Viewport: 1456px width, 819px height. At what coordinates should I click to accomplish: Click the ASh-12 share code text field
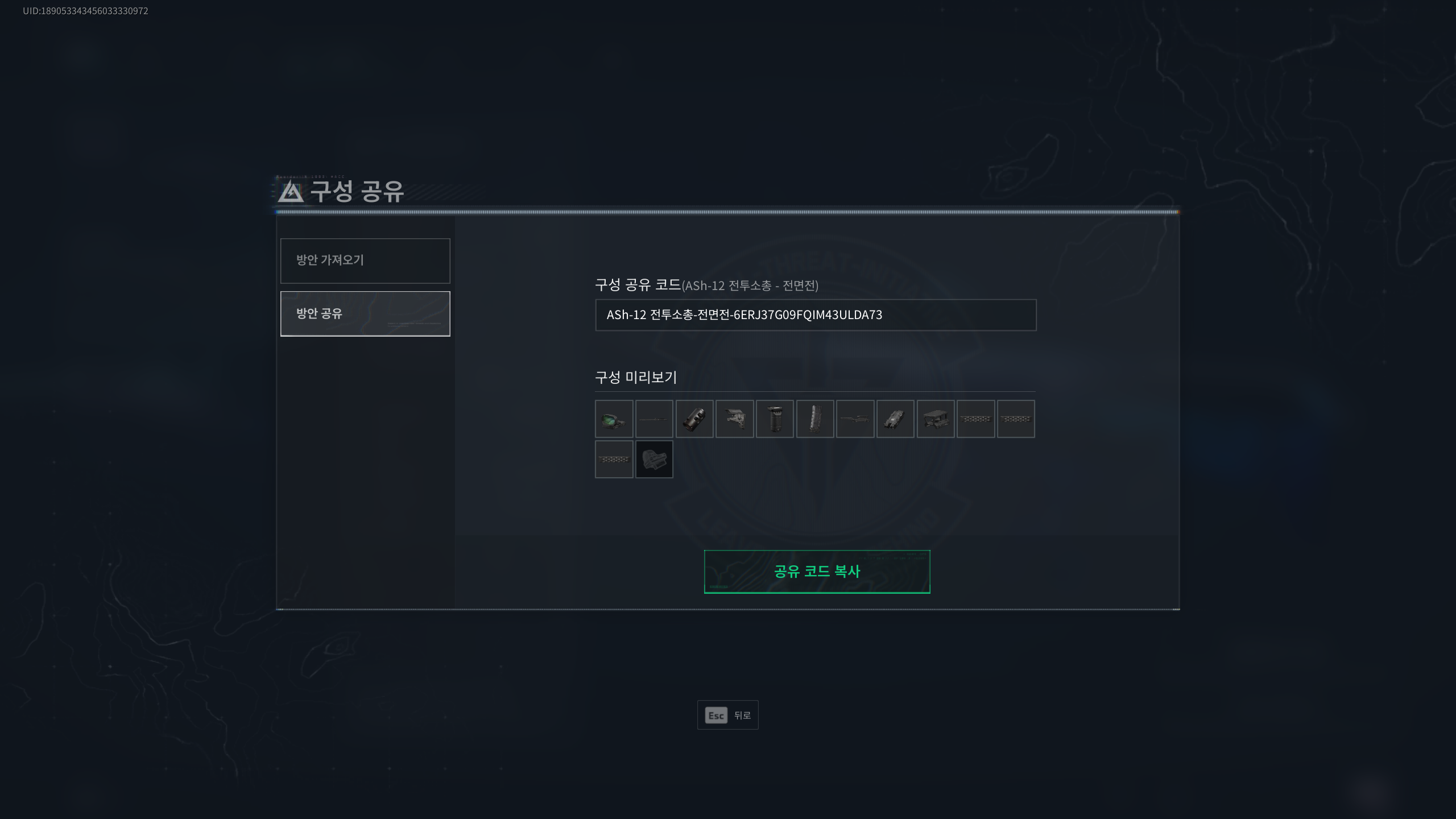tap(815, 315)
